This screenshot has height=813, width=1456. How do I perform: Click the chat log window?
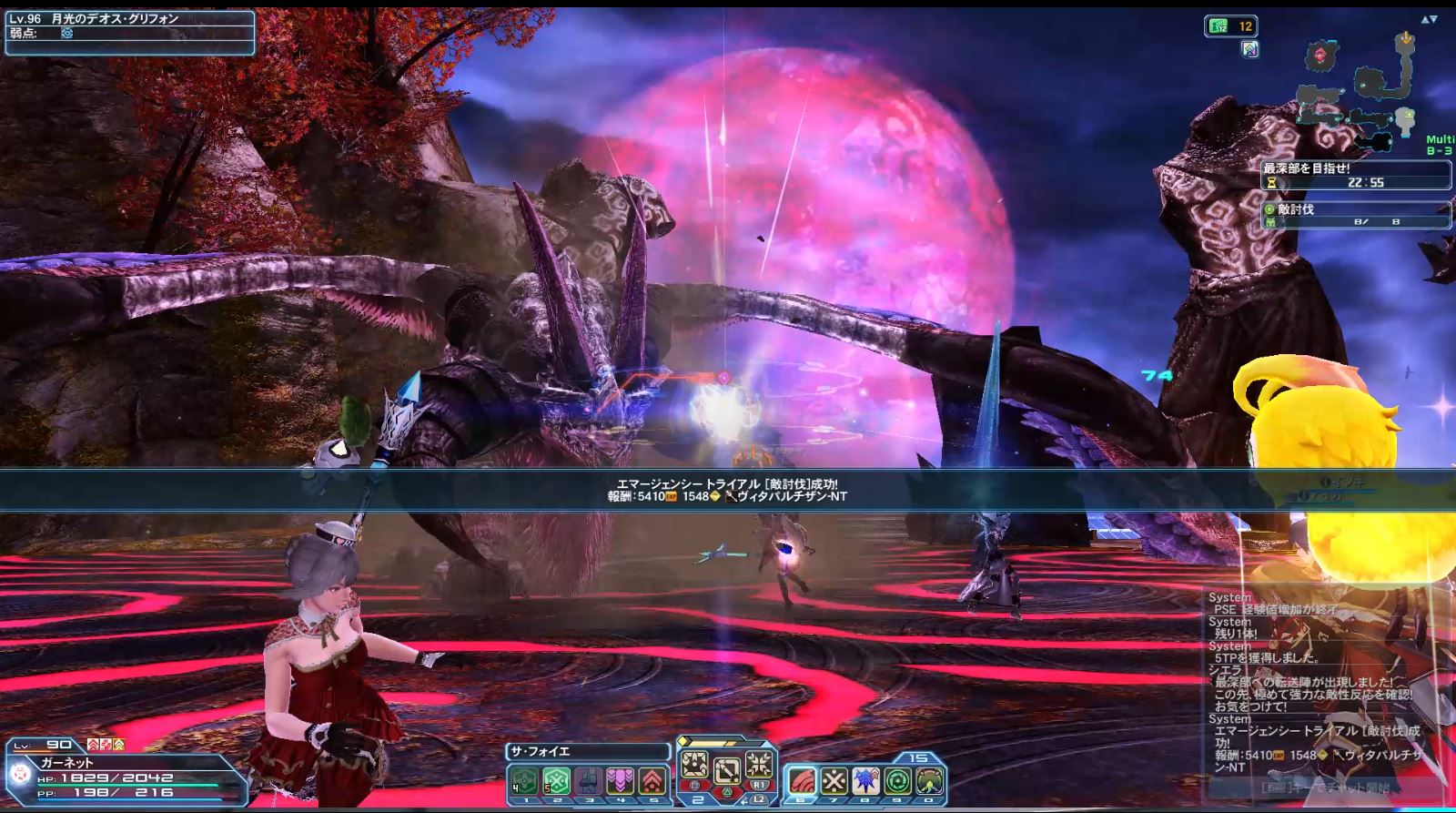(x=1319, y=683)
